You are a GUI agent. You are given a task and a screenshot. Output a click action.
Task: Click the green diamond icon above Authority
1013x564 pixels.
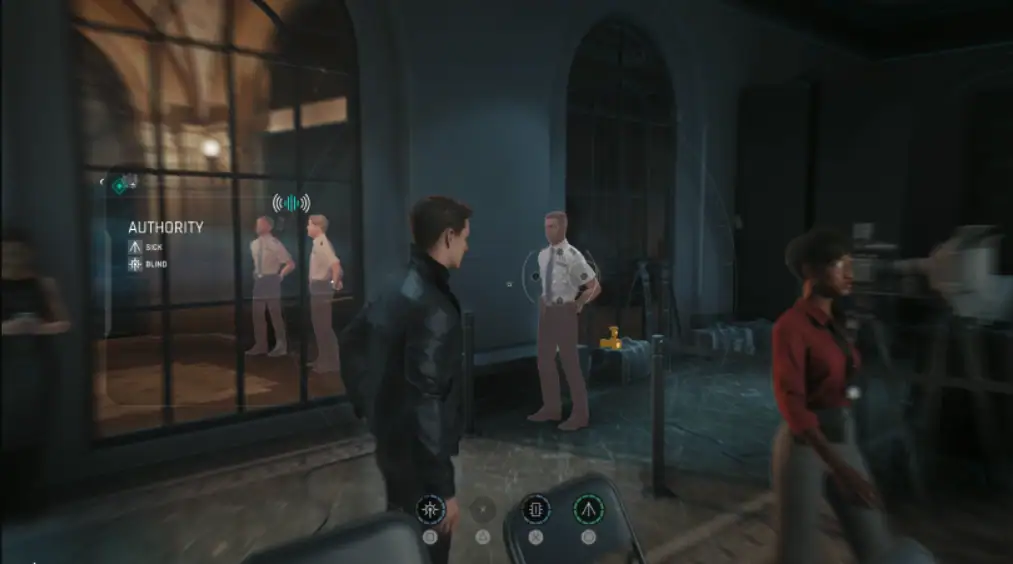point(118,184)
